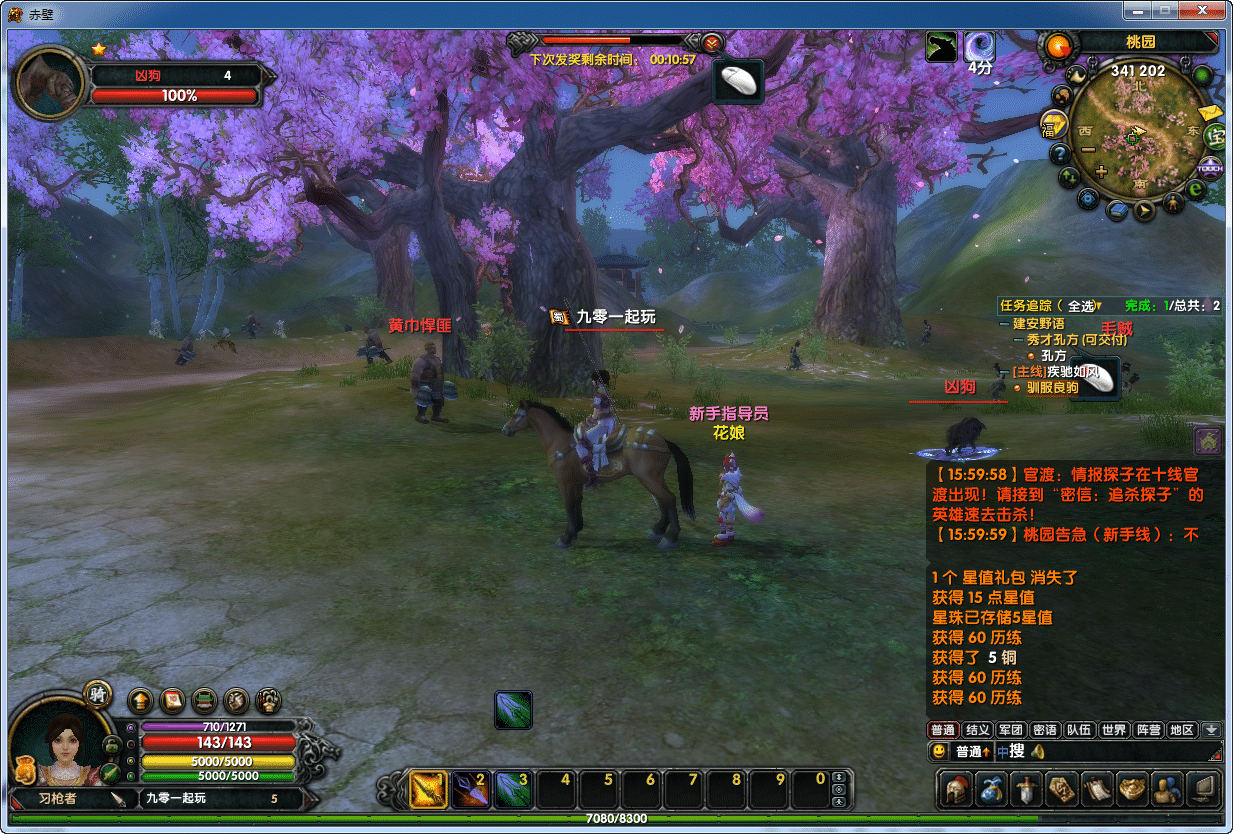Viewport: 1233px width, 834px height.
Task: Select the 驯服良驹 quest objective
Action: click(x=1052, y=388)
